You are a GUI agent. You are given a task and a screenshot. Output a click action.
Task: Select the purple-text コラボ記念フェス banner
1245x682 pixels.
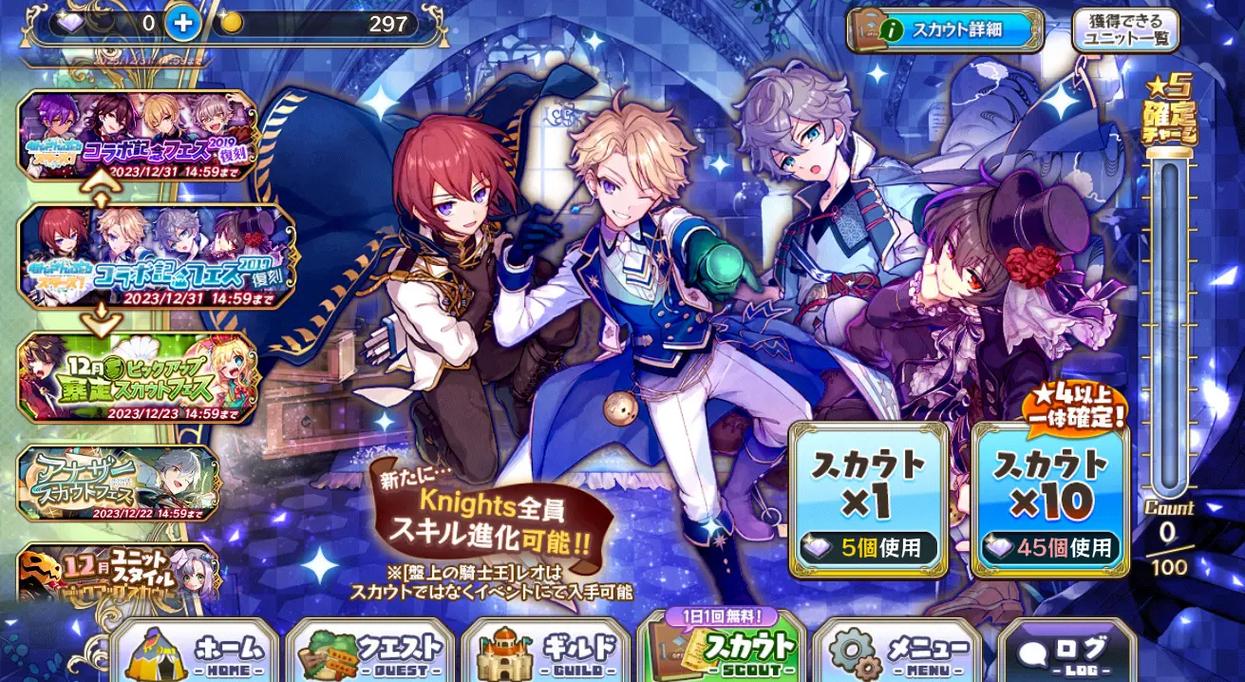[137, 135]
